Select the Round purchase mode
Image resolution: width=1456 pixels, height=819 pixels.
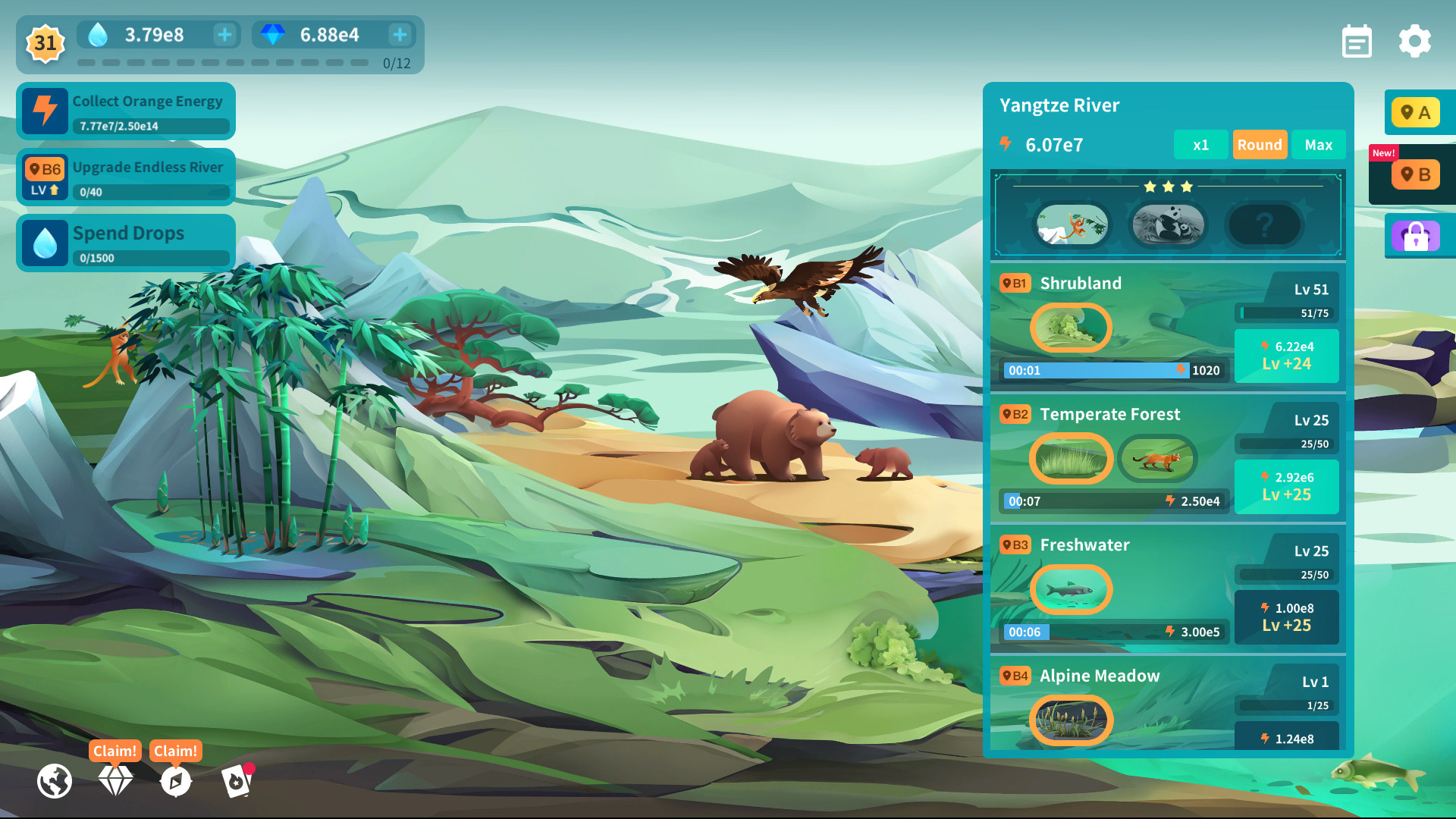(1260, 144)
